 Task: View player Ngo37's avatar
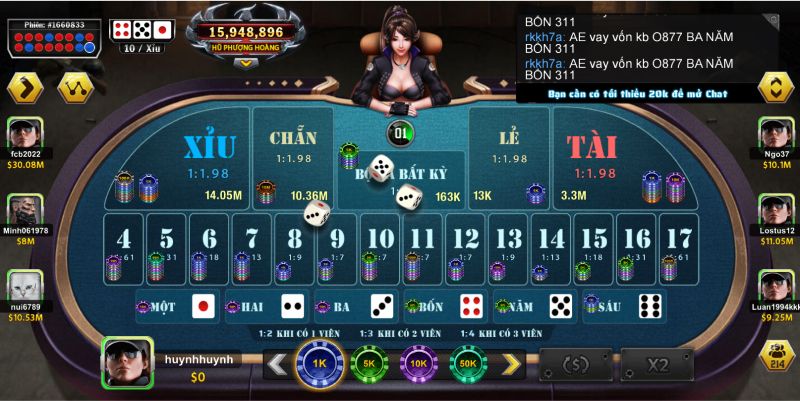pos(775,135)
